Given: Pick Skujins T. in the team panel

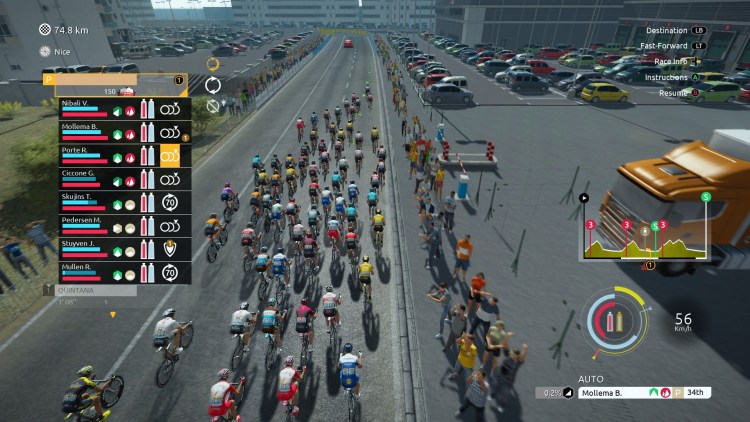Looking at the screenshot, I should coord(82,201).
